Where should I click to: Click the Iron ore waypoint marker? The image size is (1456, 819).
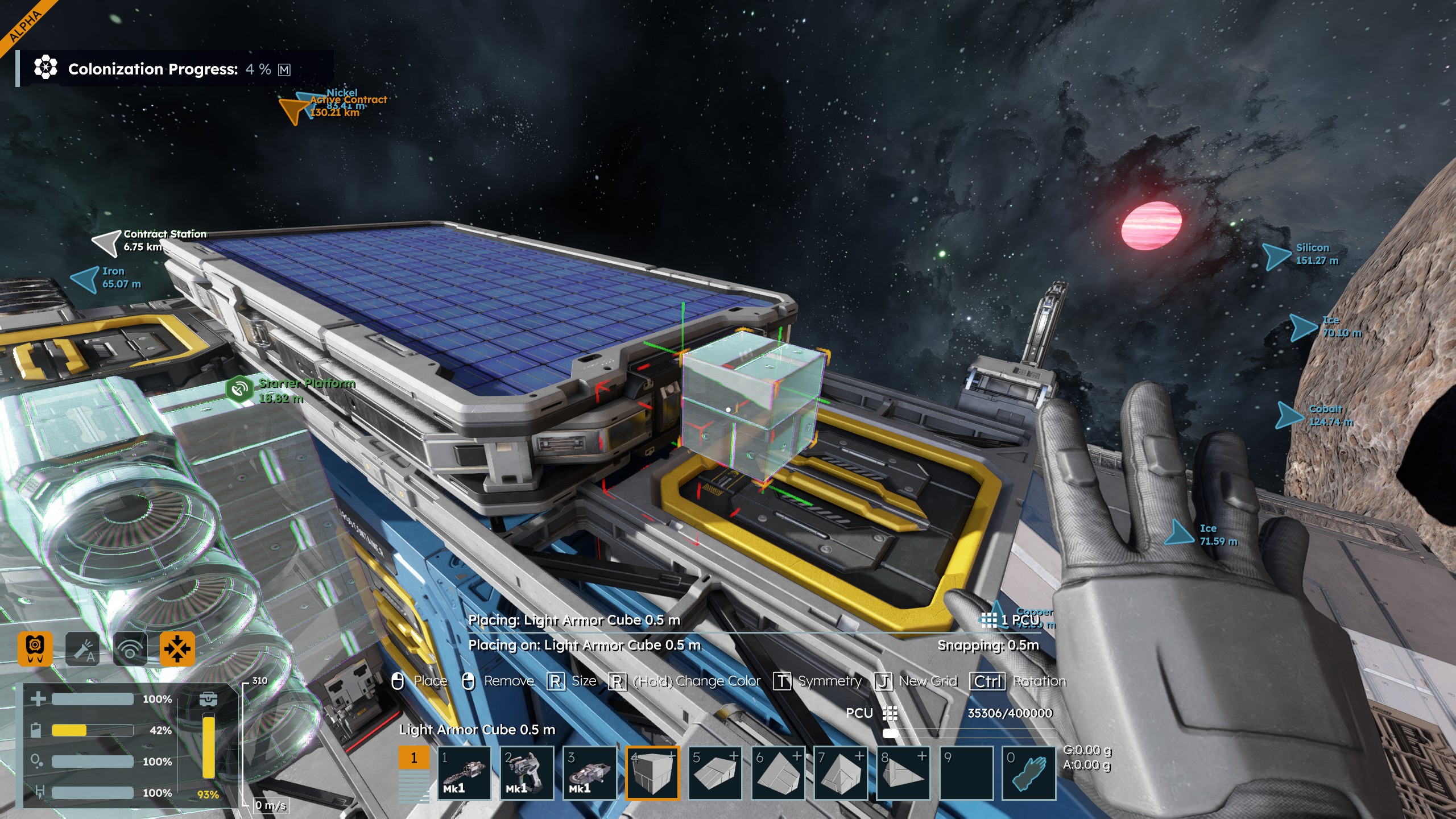click(x=85, y=279)
